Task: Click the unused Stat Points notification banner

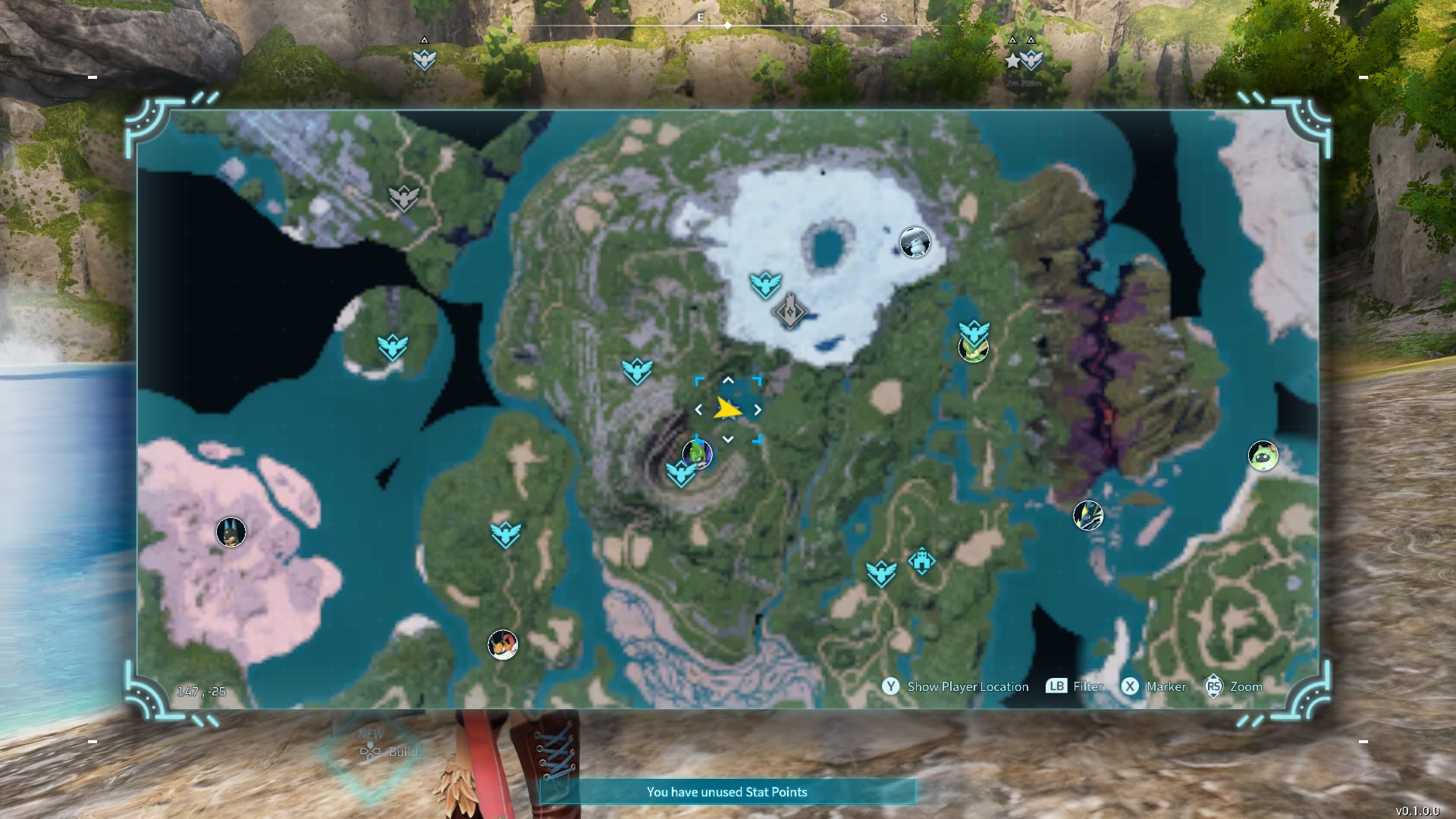Action: pyautogui.click(x=727, y=791)
